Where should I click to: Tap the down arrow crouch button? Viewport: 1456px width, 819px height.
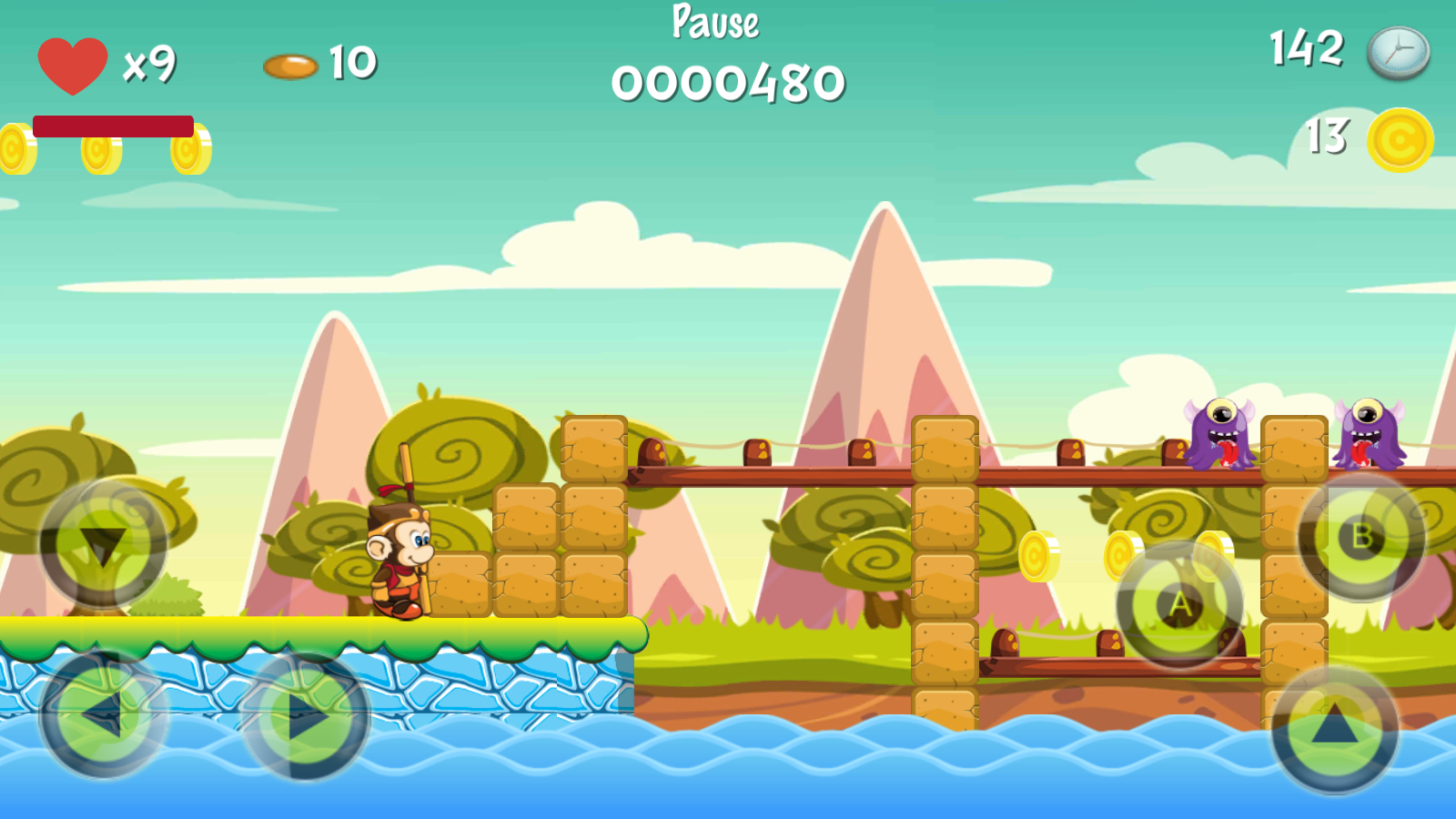click(x=103, y=545)
